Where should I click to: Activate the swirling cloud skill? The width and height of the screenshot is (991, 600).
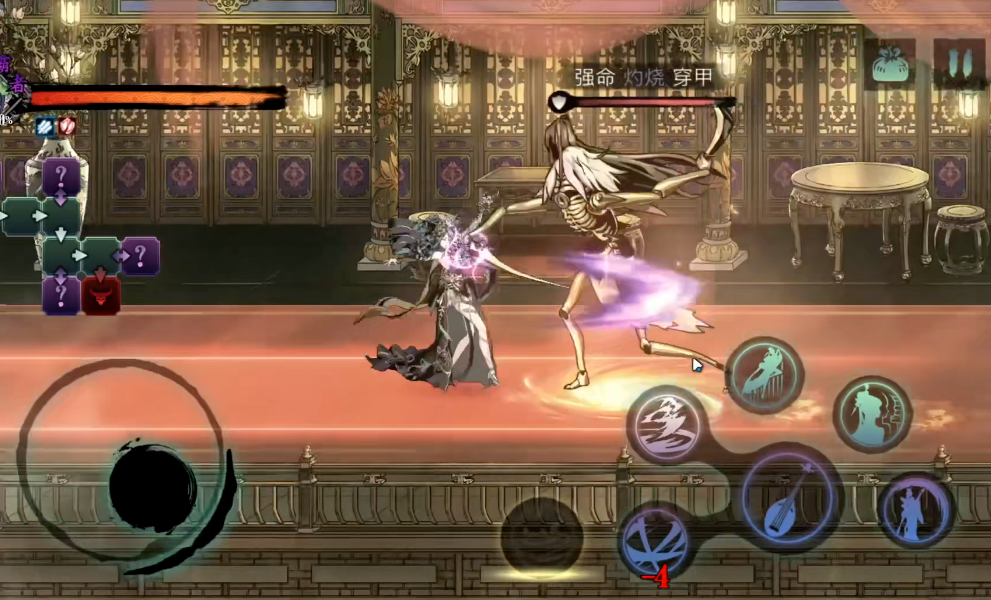tap(667, 422)
